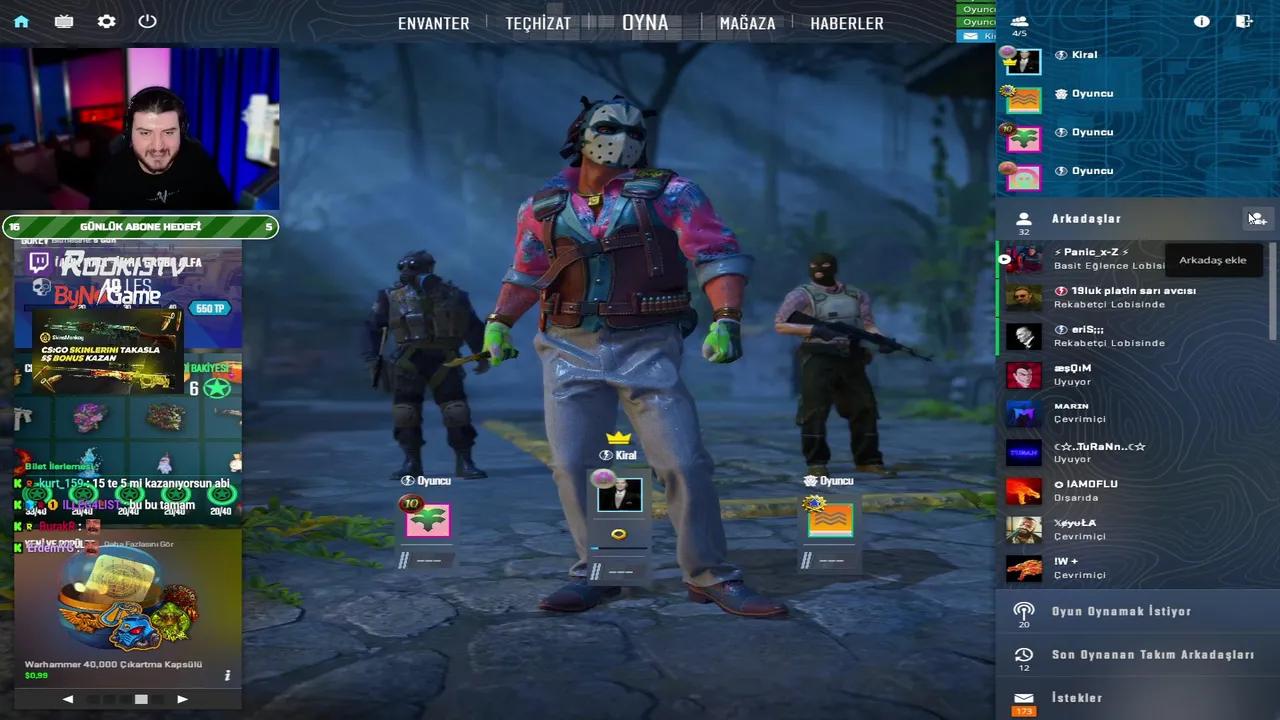This screenshot has height=720, width=1280.
Task: Expand the Oyun Oynamak İstiyor section
Action: point(1110,611)
